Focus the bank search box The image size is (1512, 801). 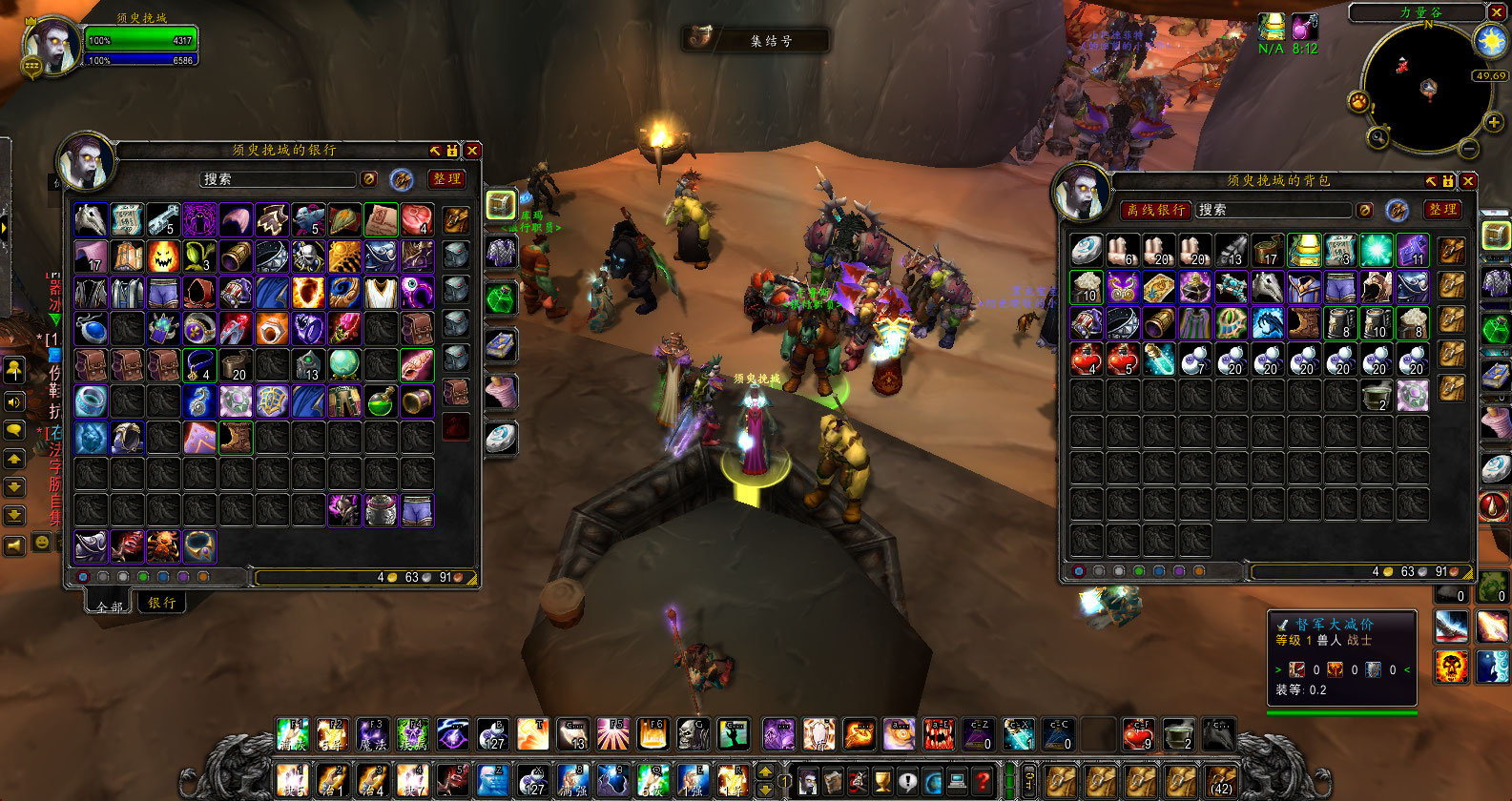pyautogui.click(x=277, y=179)
